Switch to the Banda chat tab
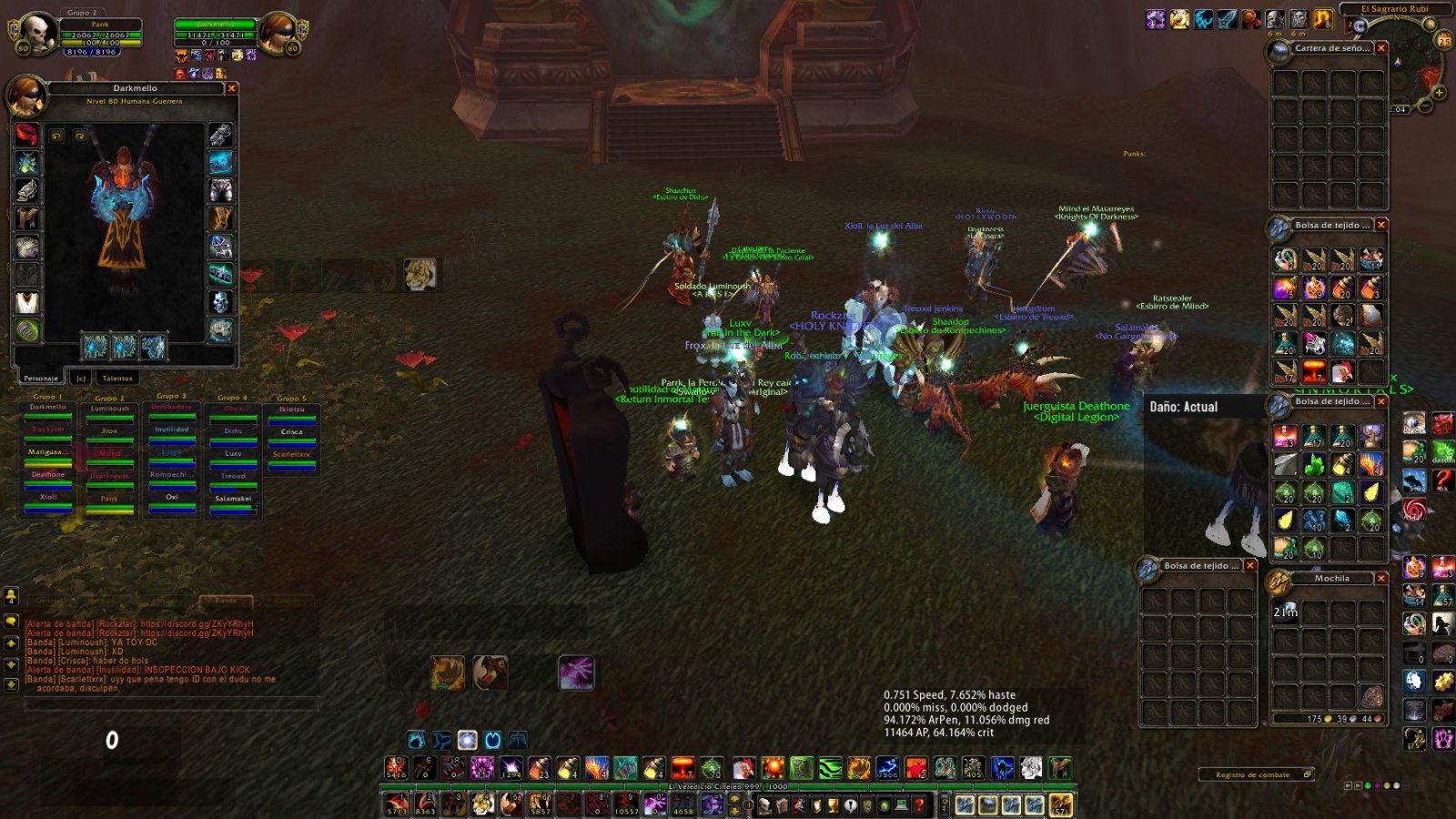This screenshot has height=819, width=1456. pos(226,601)
